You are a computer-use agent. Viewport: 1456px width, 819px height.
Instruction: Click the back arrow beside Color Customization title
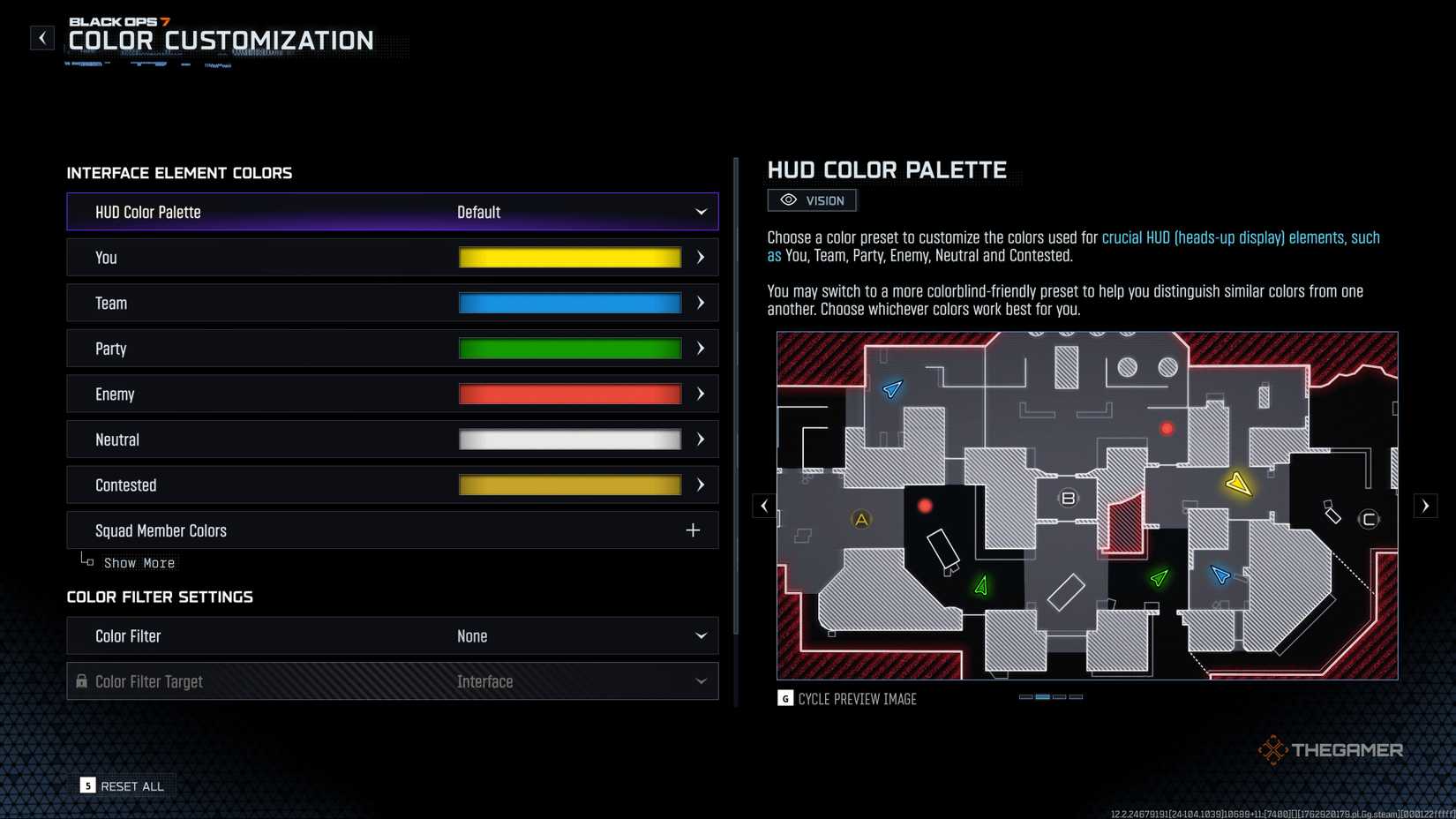[x=41, y=37]
